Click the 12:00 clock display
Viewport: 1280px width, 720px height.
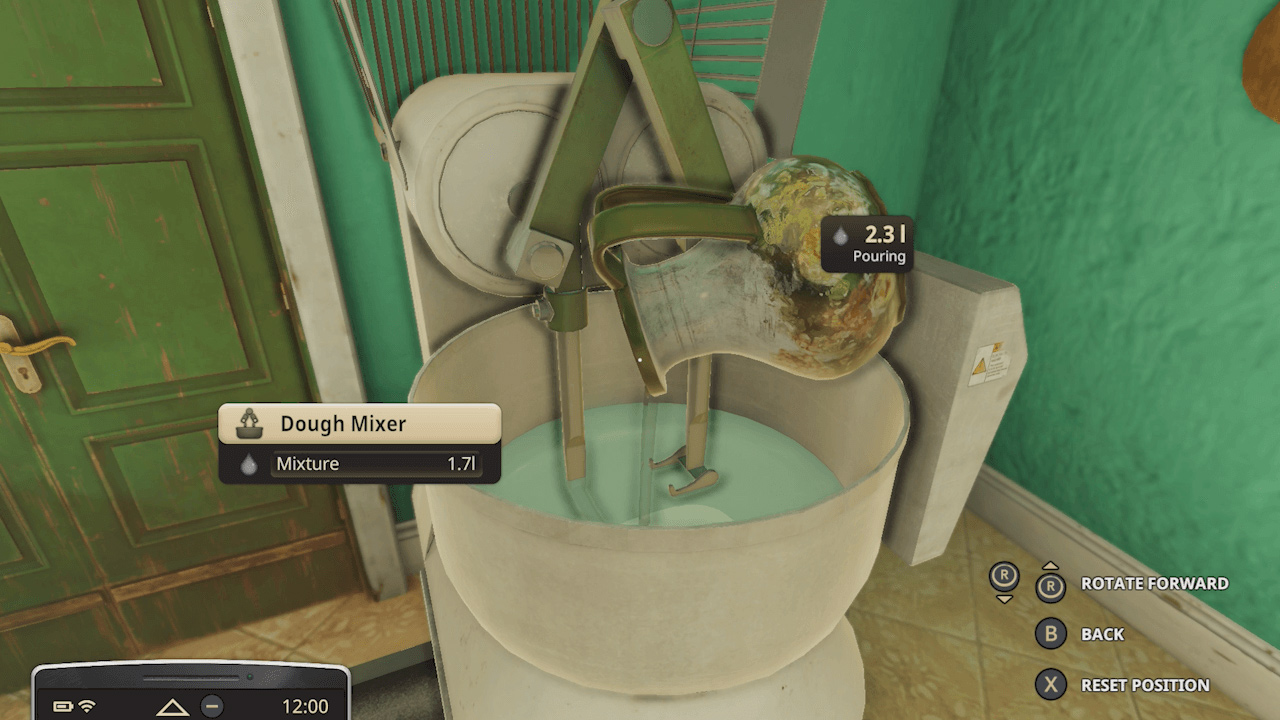(305, 706)
